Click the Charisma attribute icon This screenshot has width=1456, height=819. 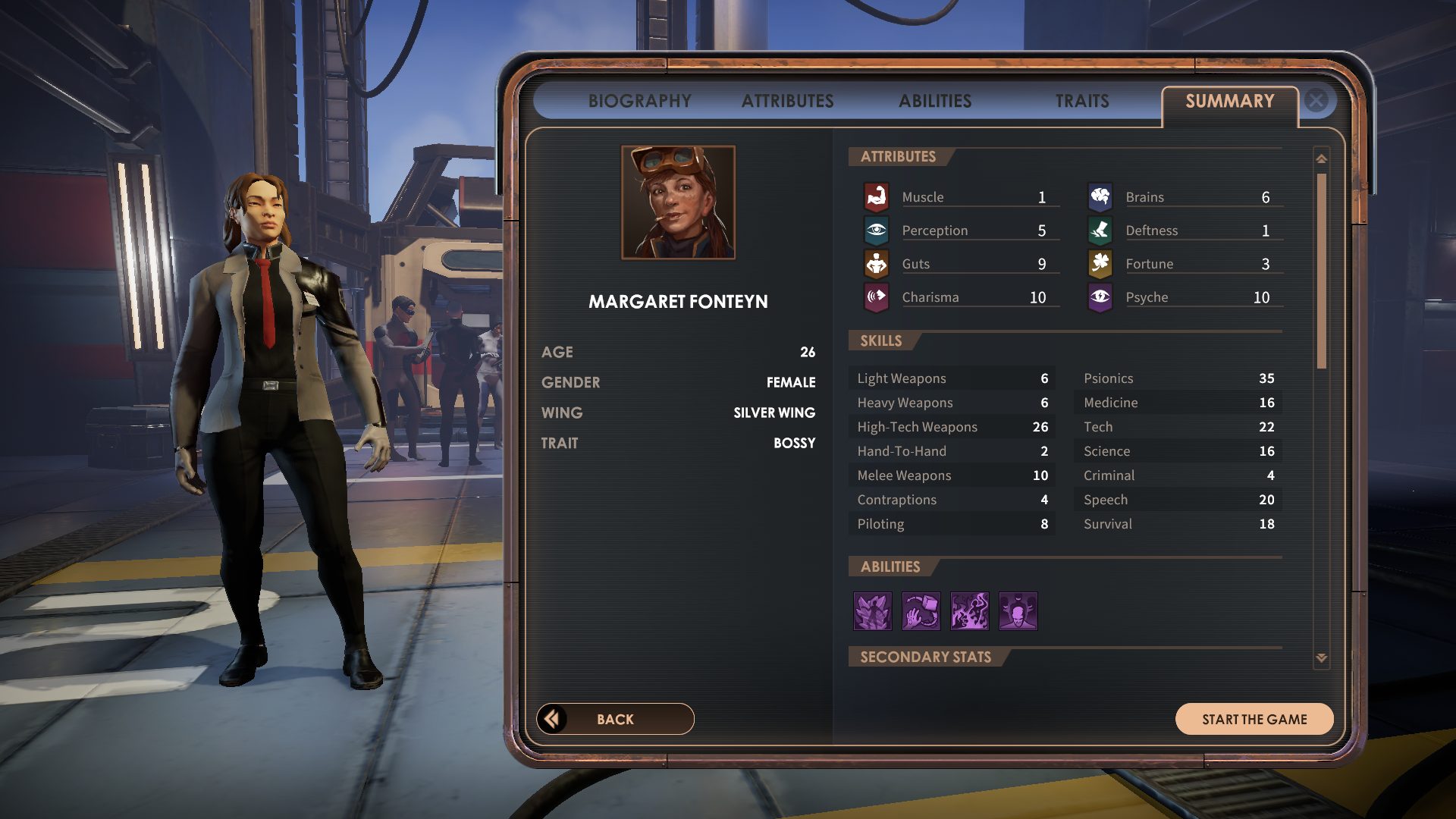(x=877, y=297)
